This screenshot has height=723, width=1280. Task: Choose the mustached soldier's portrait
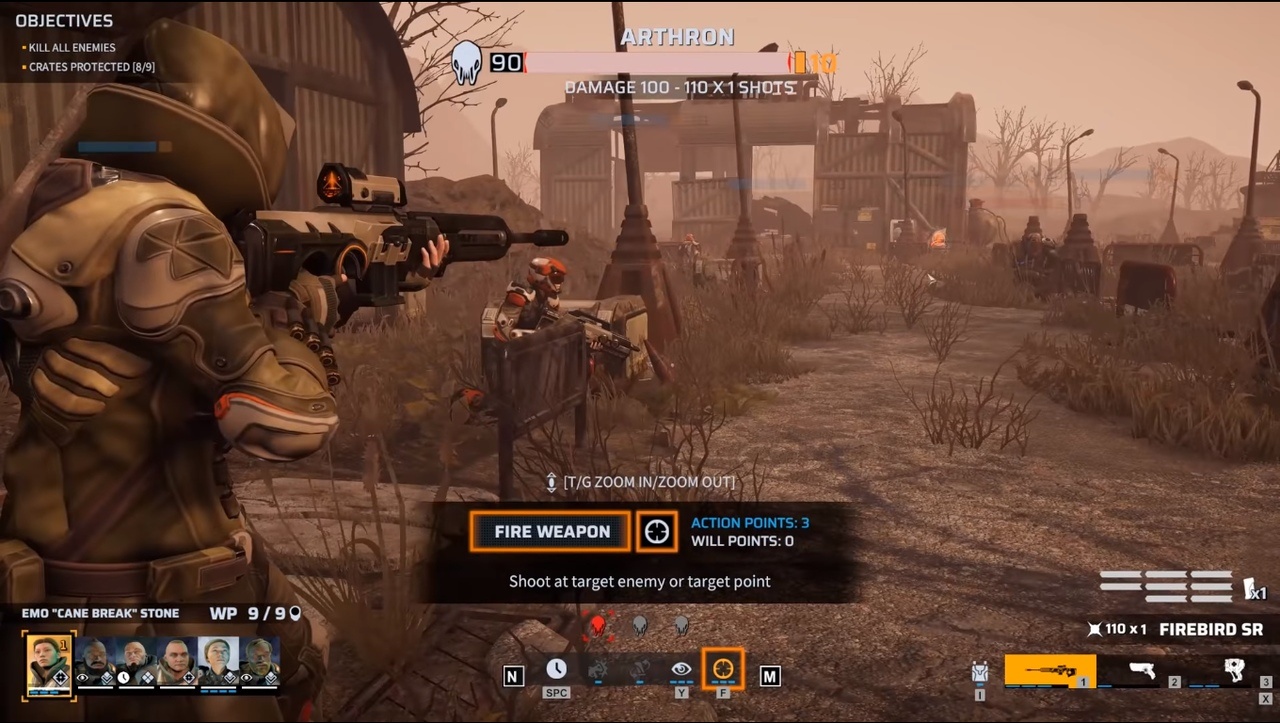pos(94,662)
